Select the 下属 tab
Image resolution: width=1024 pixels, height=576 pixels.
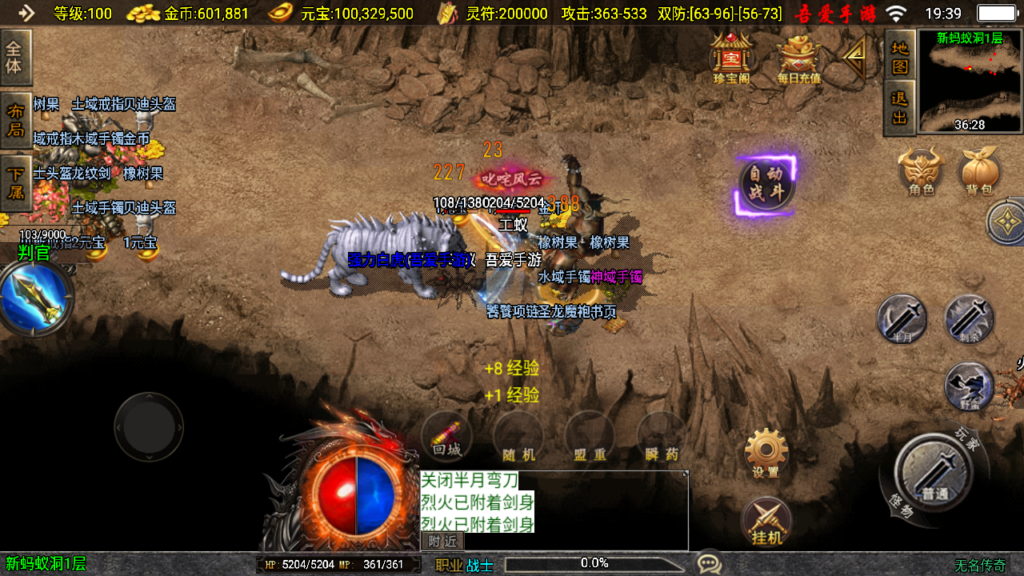point(15,183)
